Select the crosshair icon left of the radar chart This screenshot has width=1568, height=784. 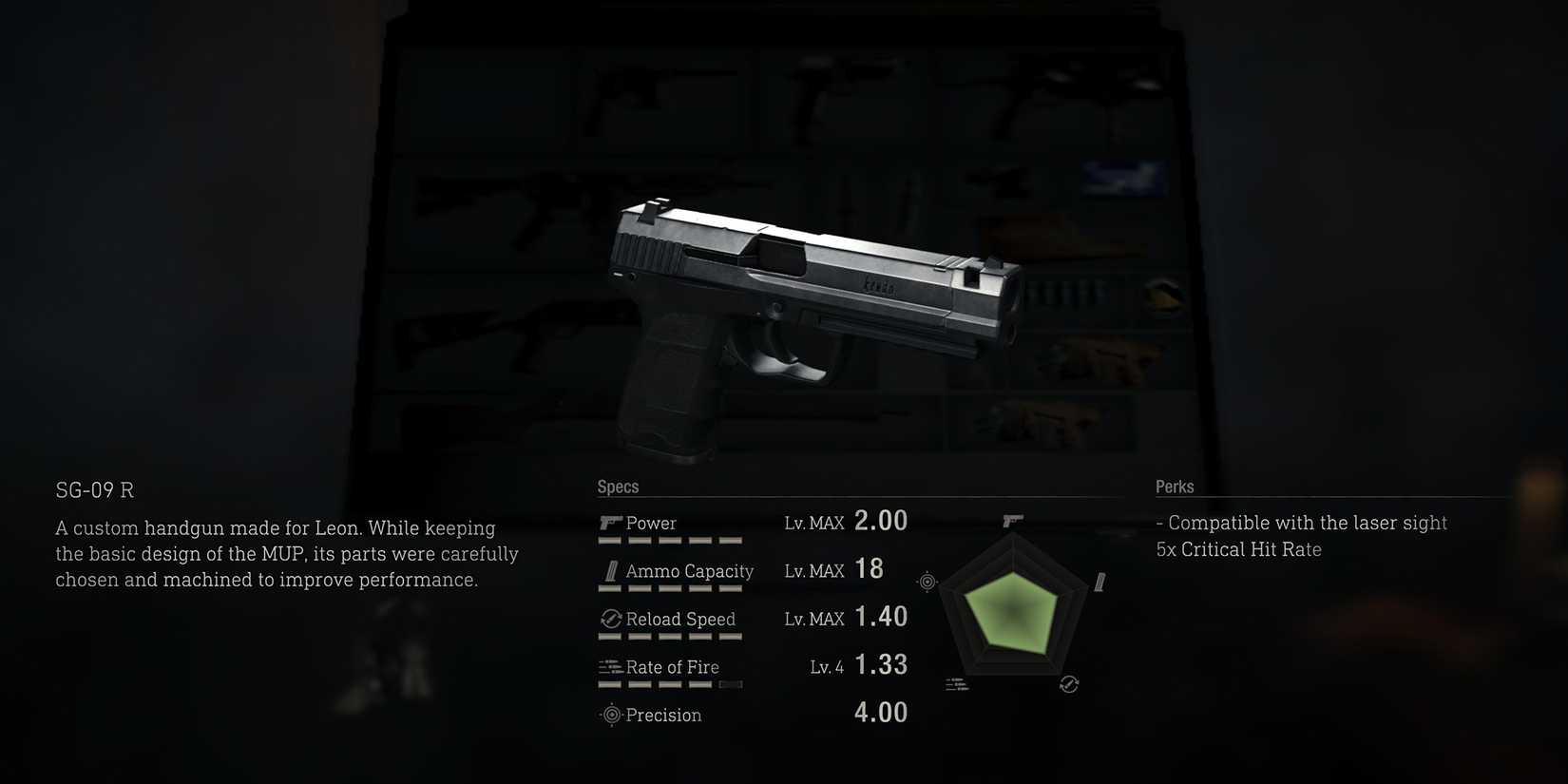(927, 582)
